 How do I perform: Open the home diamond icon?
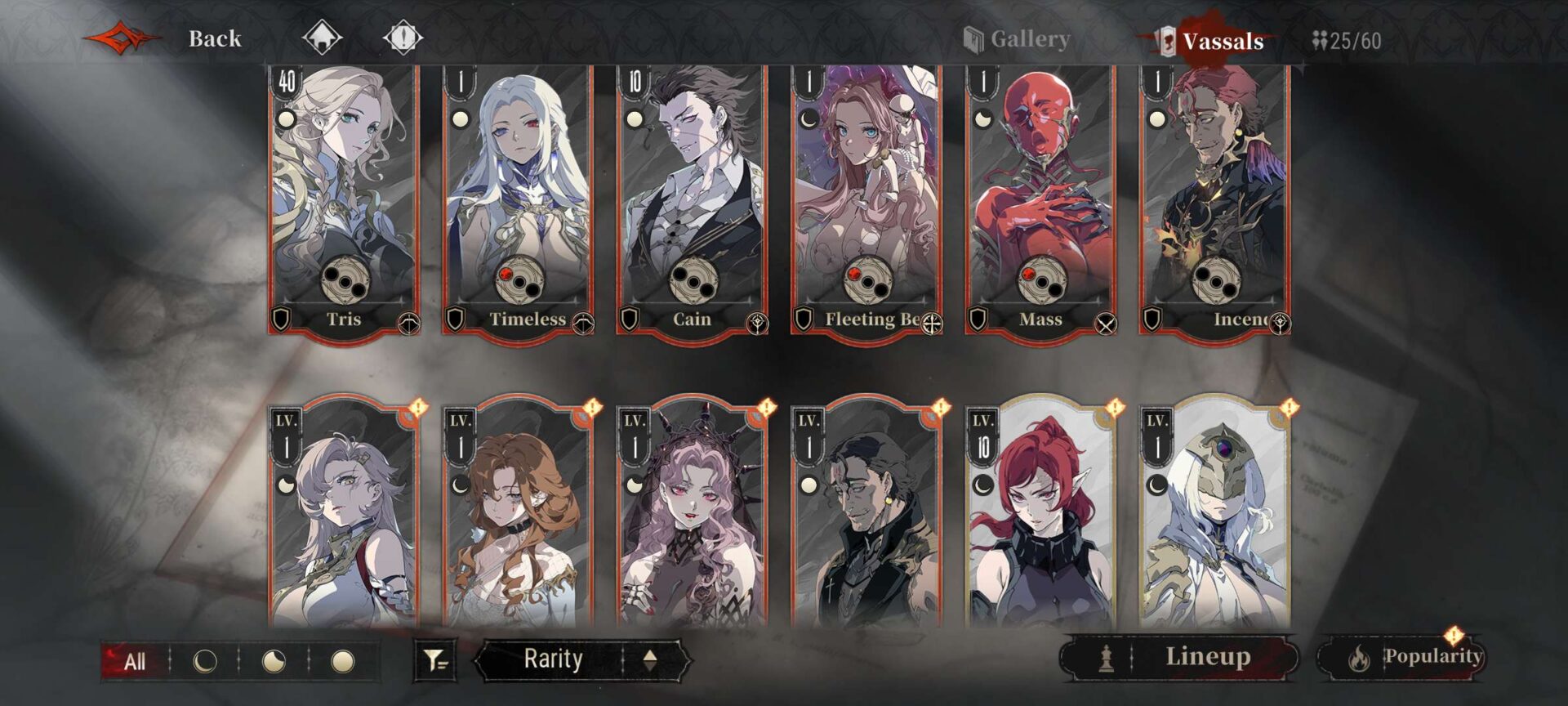pyautogui.click(x=322, y=37)
